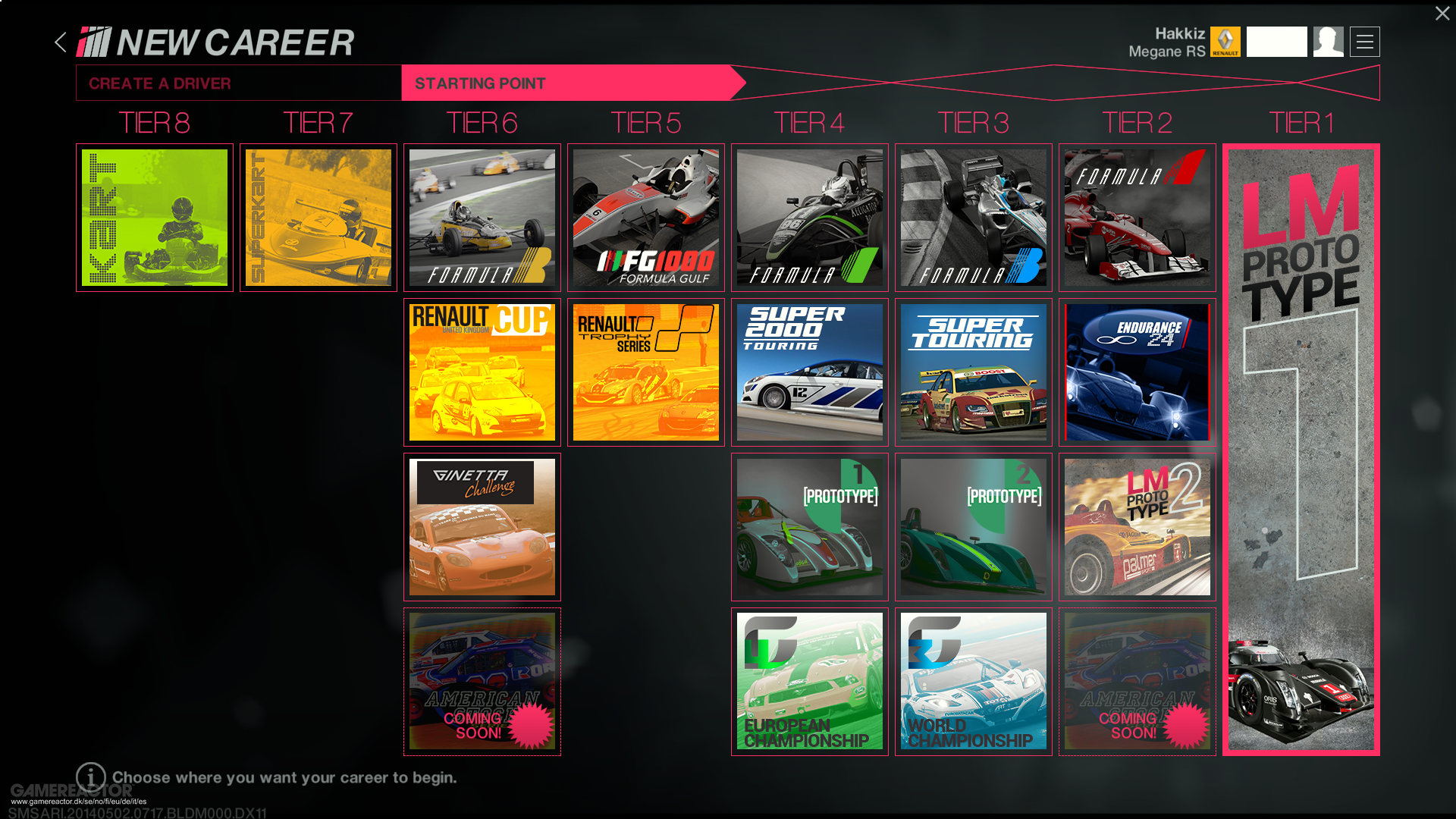Start in the Ginetta Challenge series
Image resolution: width=1456 pixels, height=819 pixels.
coord(482,527)
